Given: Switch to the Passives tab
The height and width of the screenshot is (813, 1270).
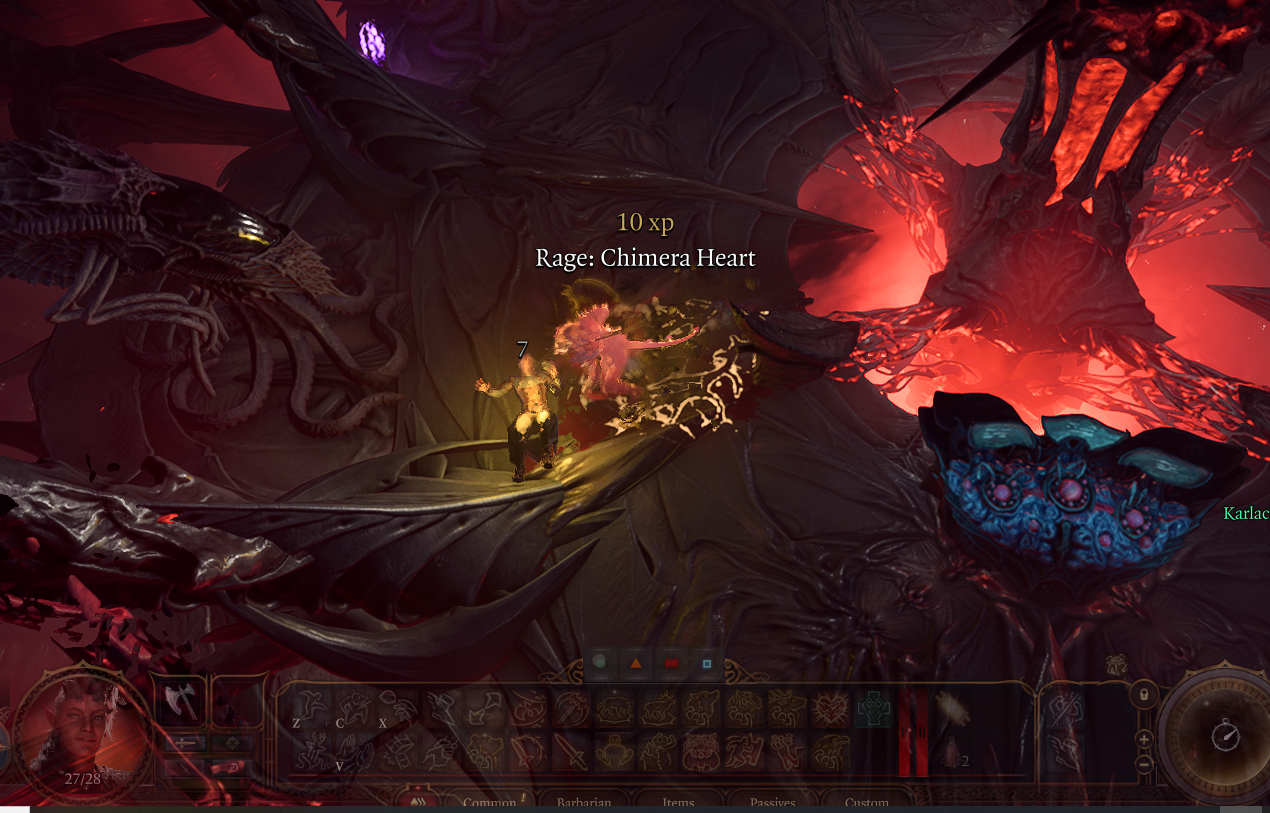Looking at the screenshot, I should (772, 803).
